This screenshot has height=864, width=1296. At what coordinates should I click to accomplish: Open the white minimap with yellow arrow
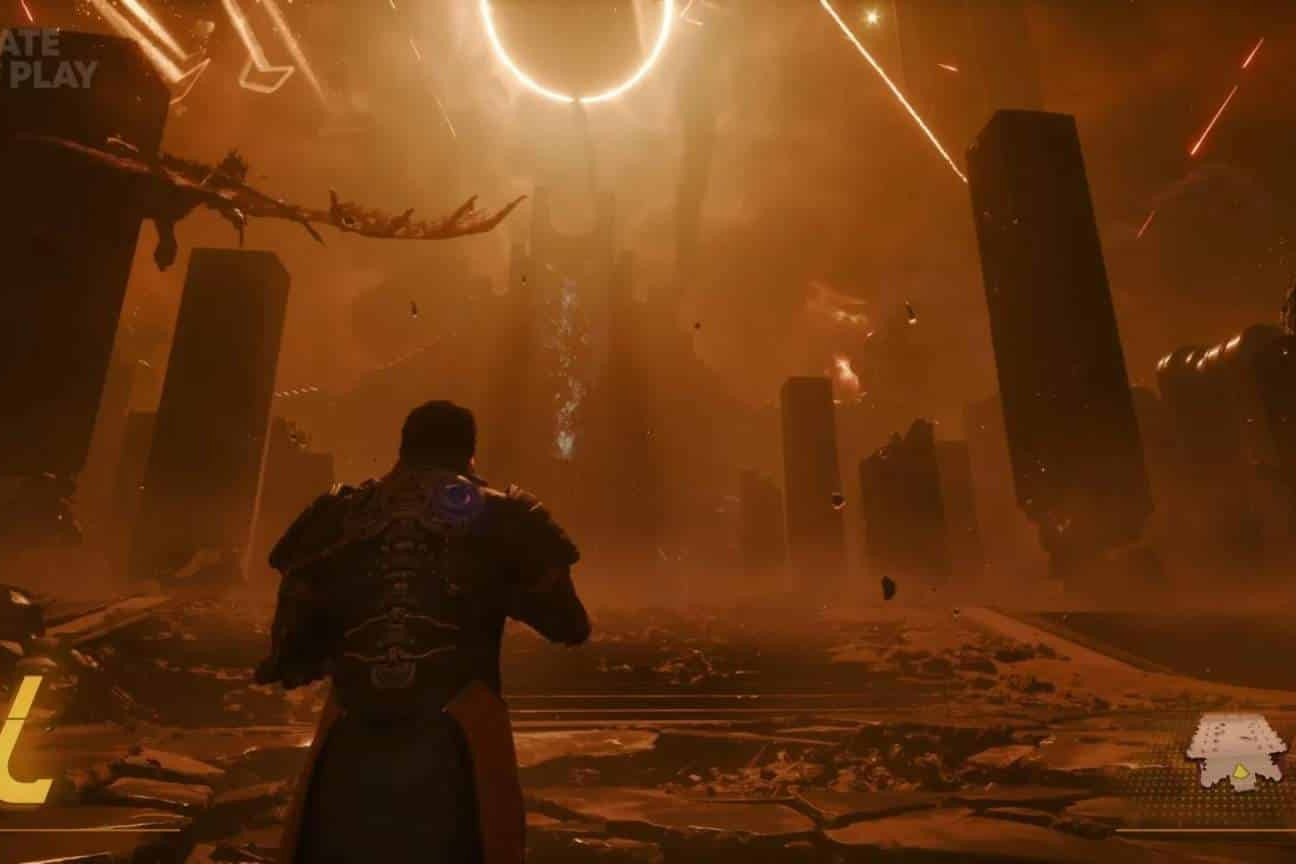tap(1236, 750)
